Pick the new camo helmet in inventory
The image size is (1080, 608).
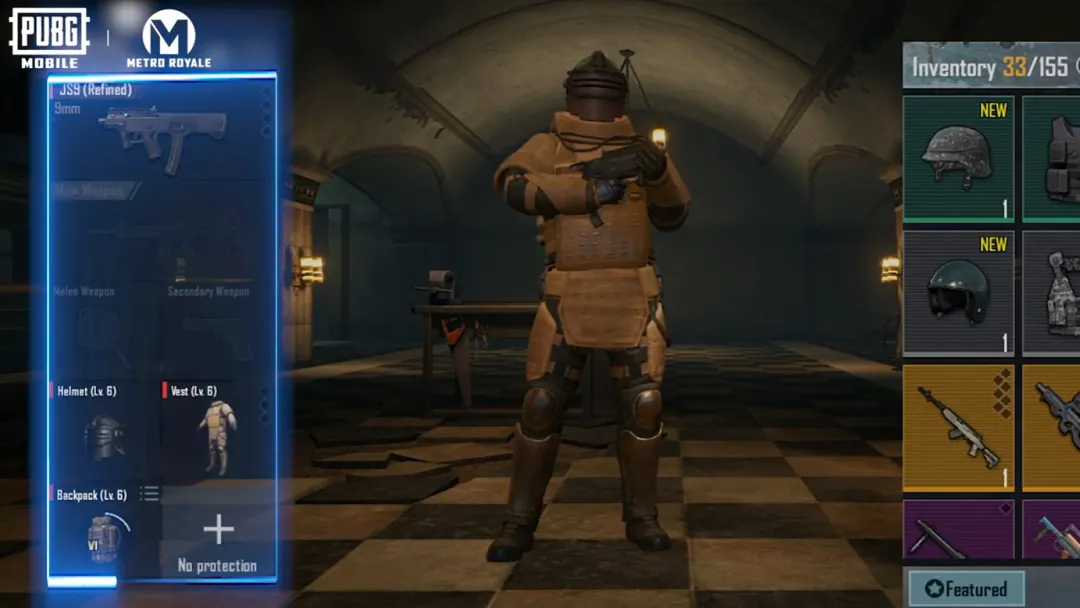pos(958,158)
